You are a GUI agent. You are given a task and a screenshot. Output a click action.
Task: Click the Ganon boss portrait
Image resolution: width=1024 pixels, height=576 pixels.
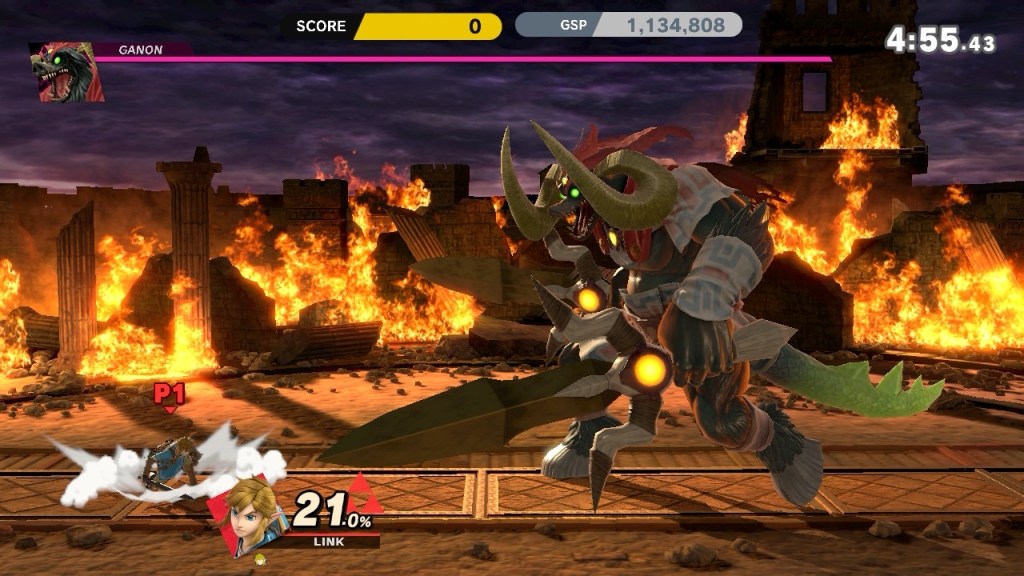(66, 73)
